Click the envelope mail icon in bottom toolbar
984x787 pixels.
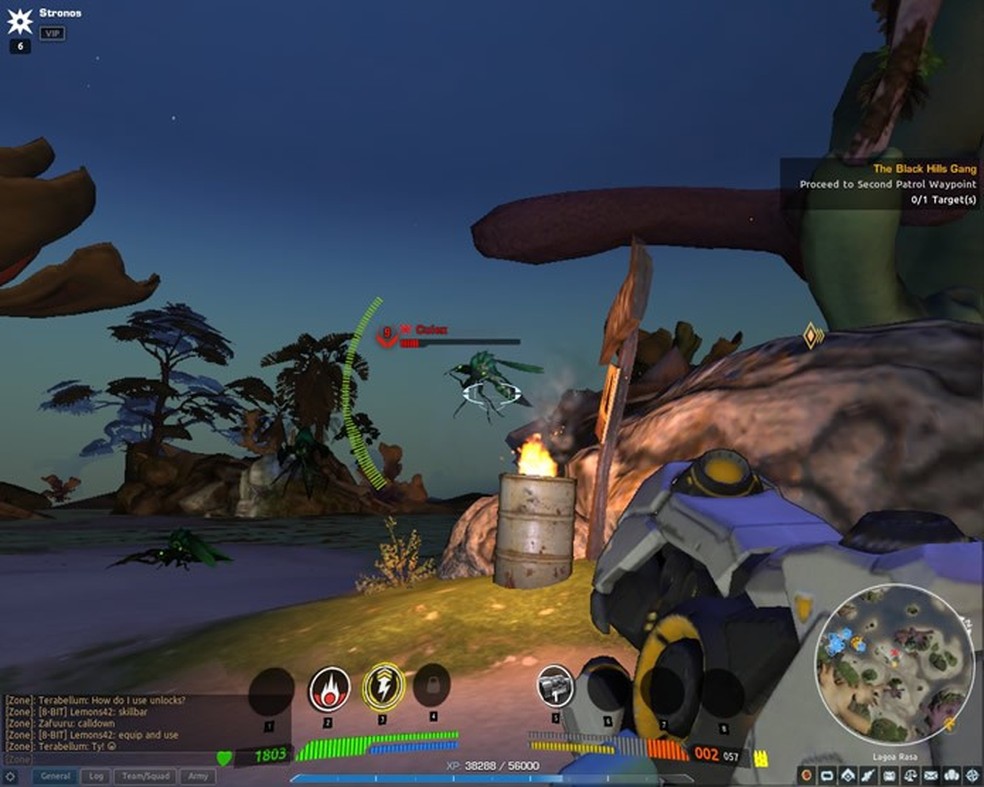(932, 775)
